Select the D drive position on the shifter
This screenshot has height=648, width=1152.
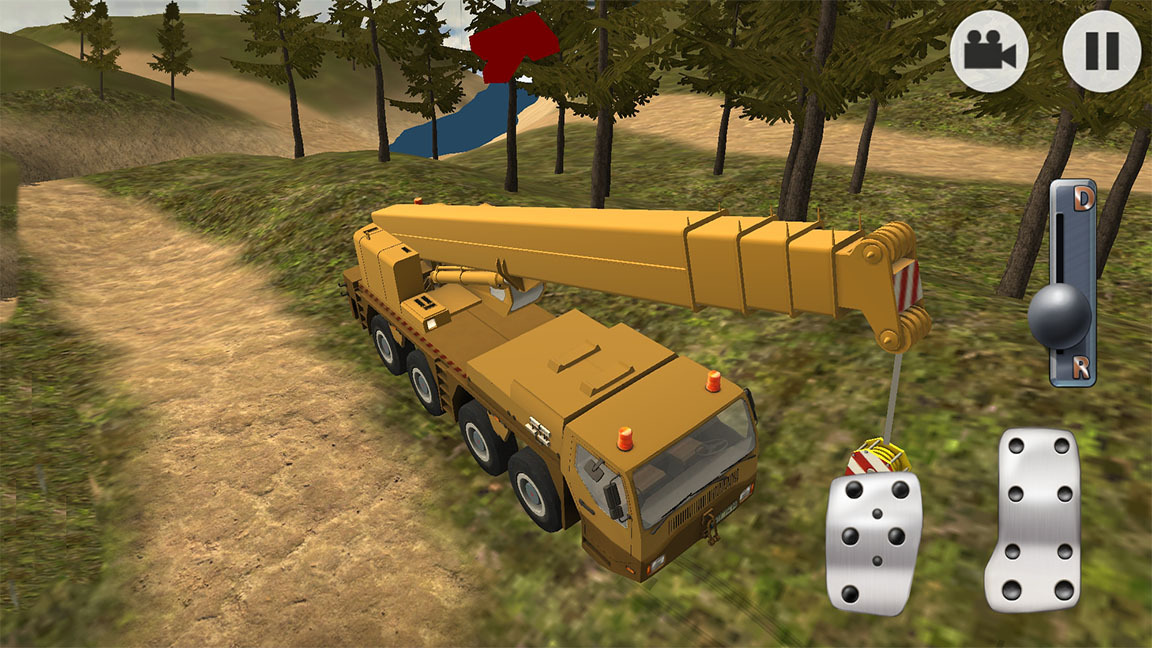(x=1082, y=200)
